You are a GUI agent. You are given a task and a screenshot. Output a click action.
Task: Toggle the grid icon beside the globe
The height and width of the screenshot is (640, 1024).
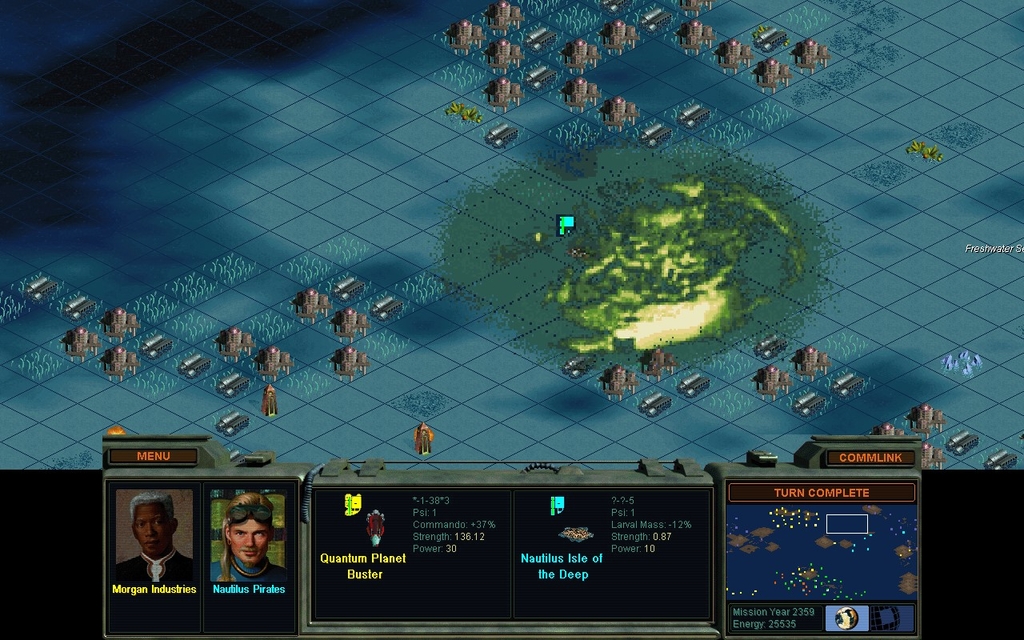pyautogui.click(x=893, y=617)
